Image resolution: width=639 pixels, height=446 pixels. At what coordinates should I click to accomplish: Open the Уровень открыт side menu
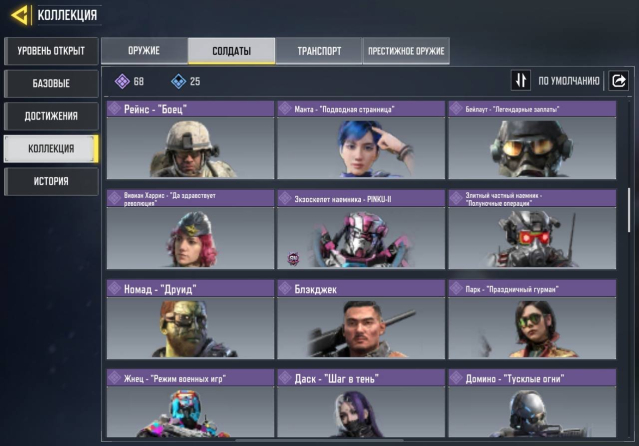click(51, 50)
